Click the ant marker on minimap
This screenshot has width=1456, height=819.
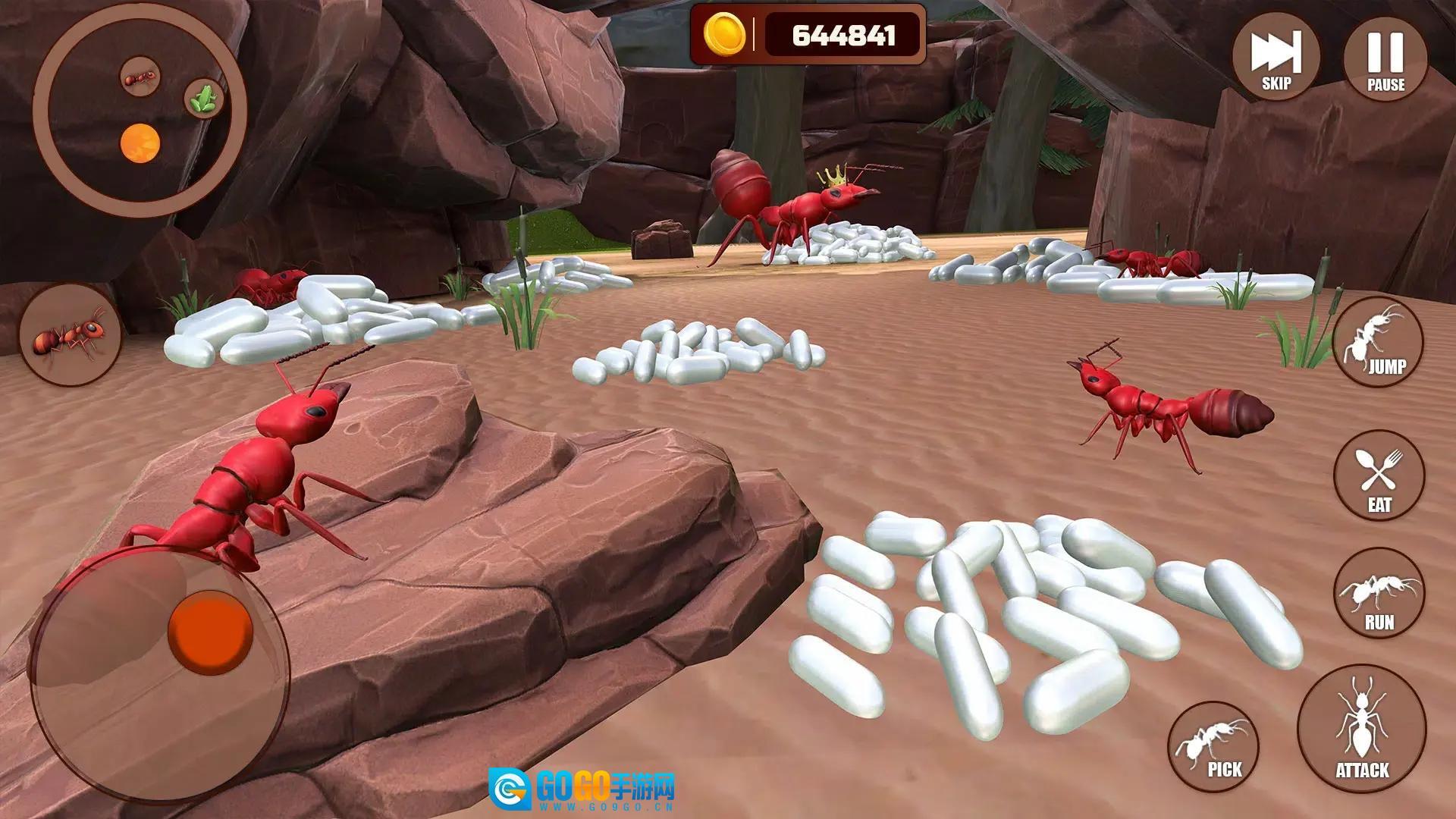pyautogui.click(x=140, y=77)
